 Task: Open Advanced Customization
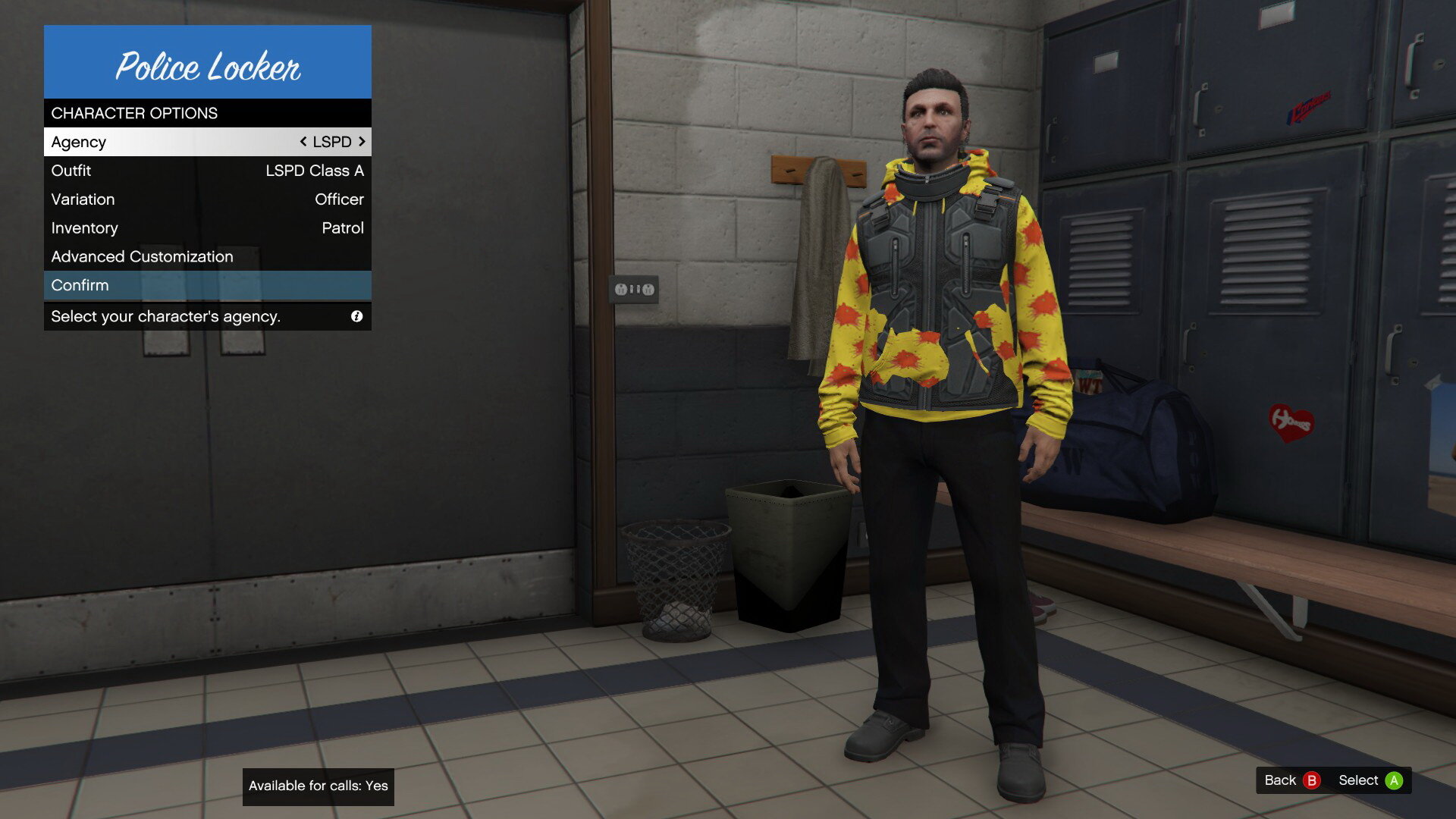click(207, 257)
